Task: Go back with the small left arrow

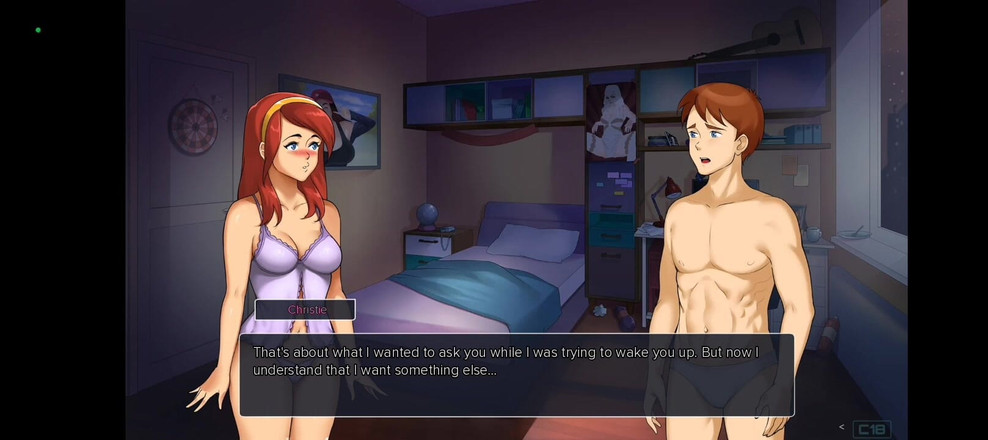Action: (841, 428)
